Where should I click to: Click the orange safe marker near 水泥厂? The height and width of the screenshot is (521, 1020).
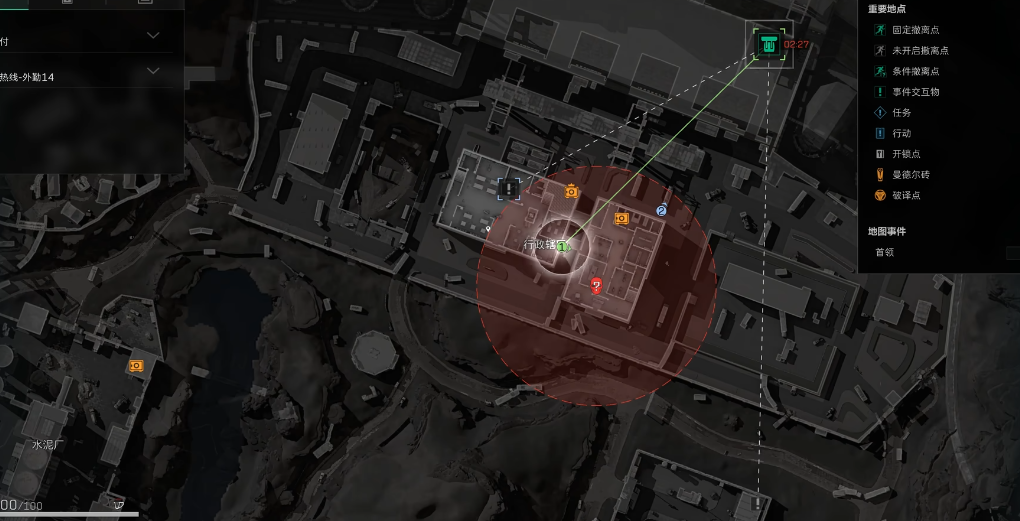(x=136, y=366)
